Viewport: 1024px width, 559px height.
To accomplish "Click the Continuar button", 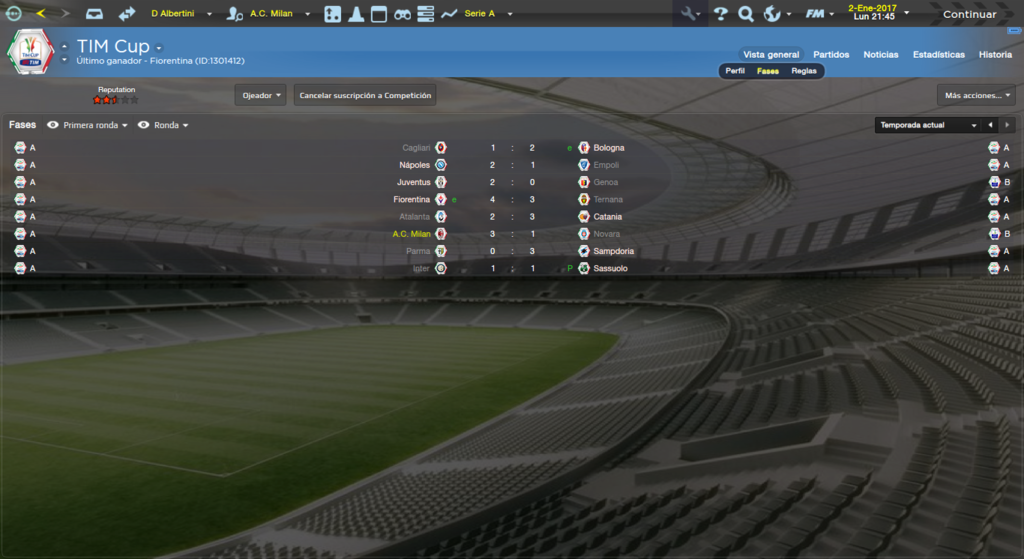I will 969,14.
